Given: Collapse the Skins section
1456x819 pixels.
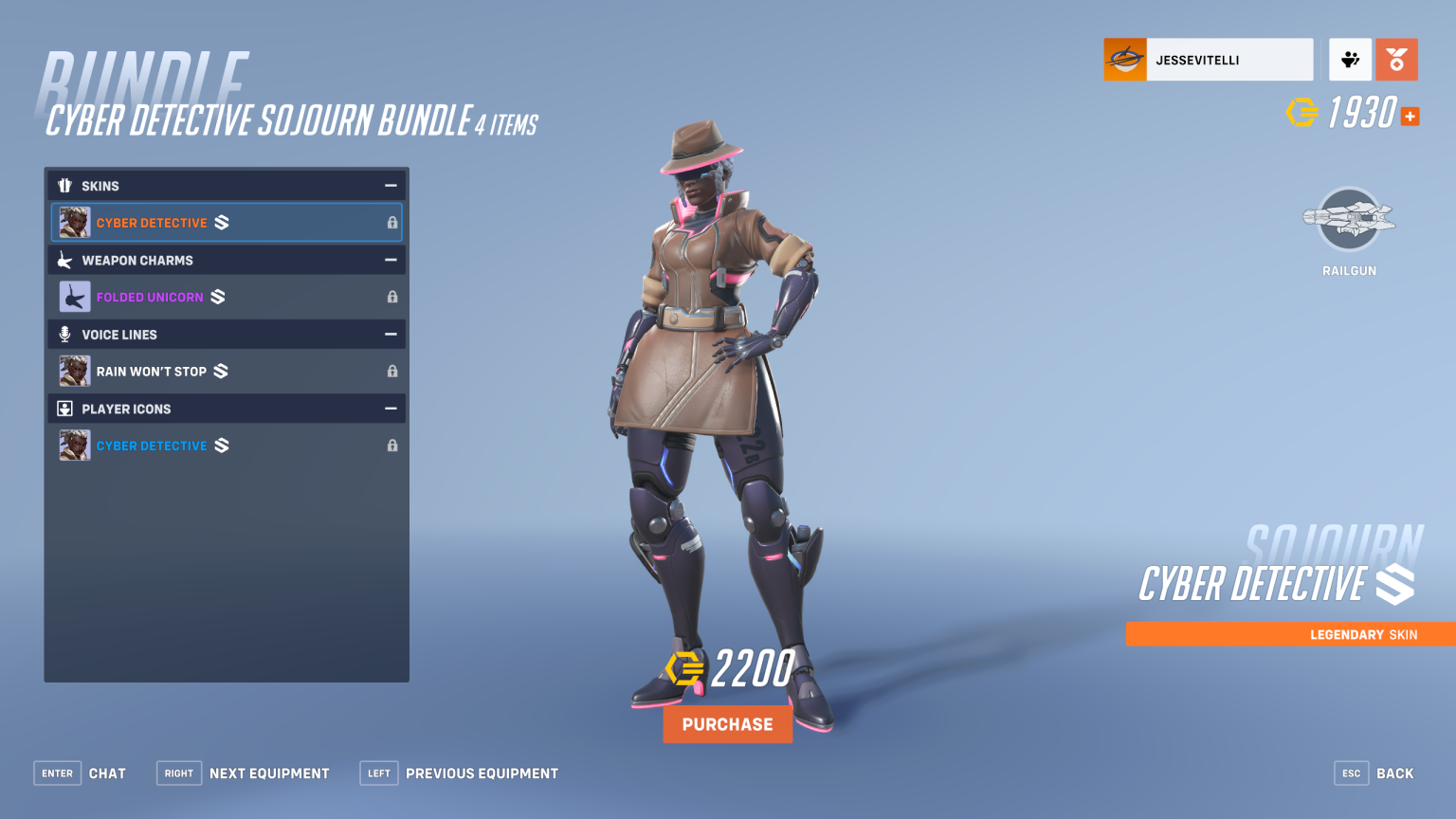Looking at the screenshot, I should point(391,186).
